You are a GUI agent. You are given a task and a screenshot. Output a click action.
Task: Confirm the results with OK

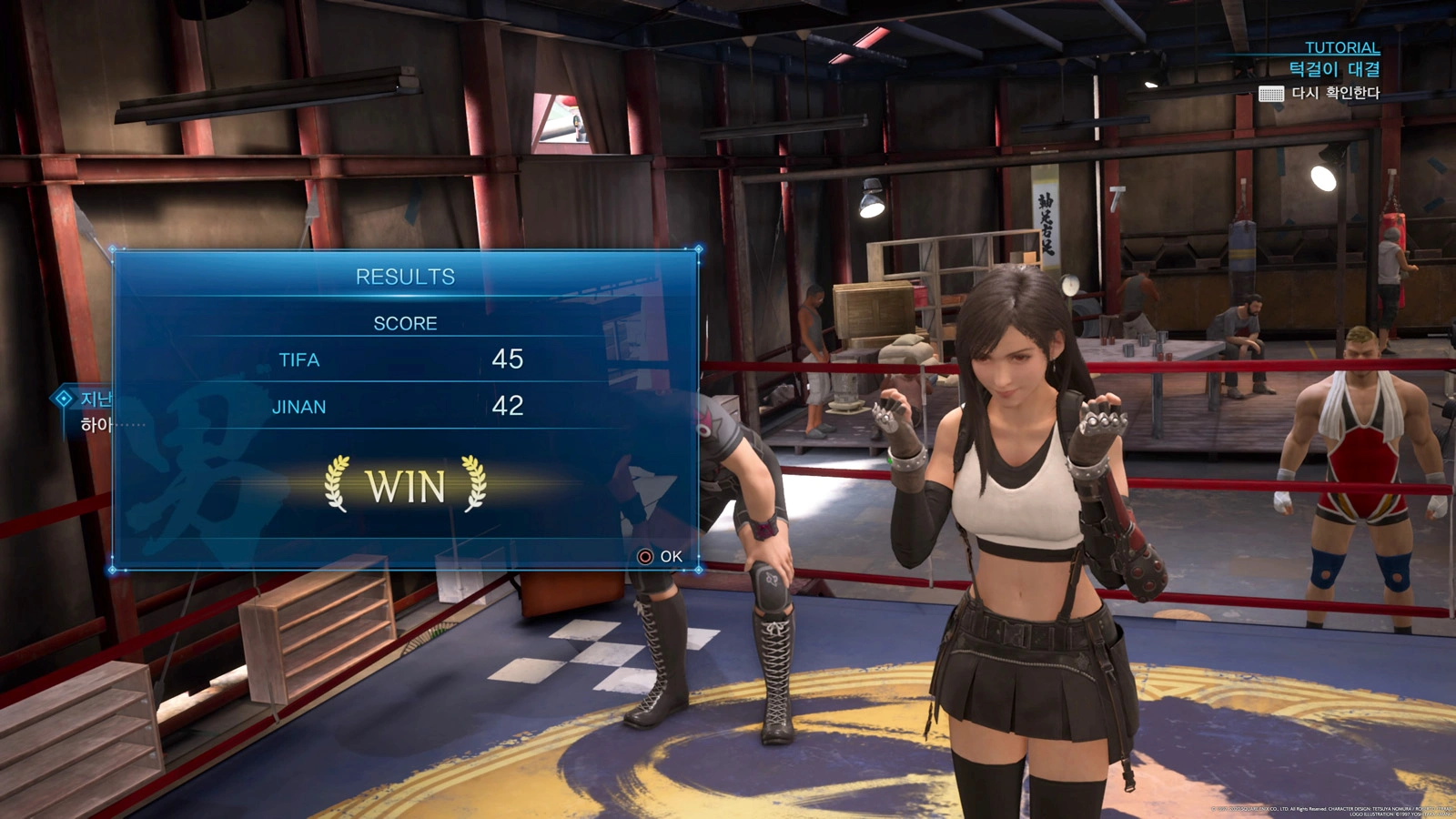tap(661, 556)
